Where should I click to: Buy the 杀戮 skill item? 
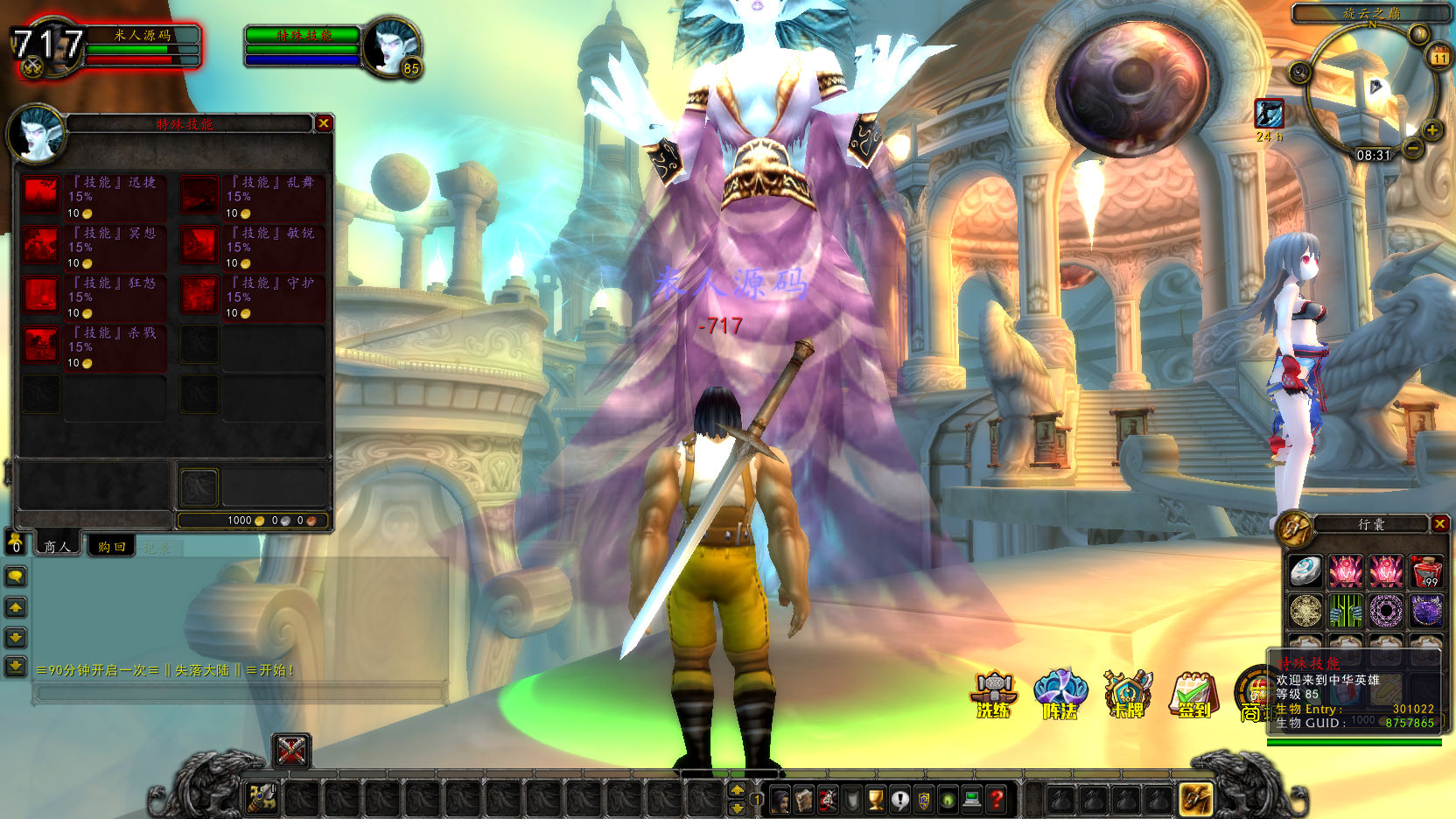(41, 346)
